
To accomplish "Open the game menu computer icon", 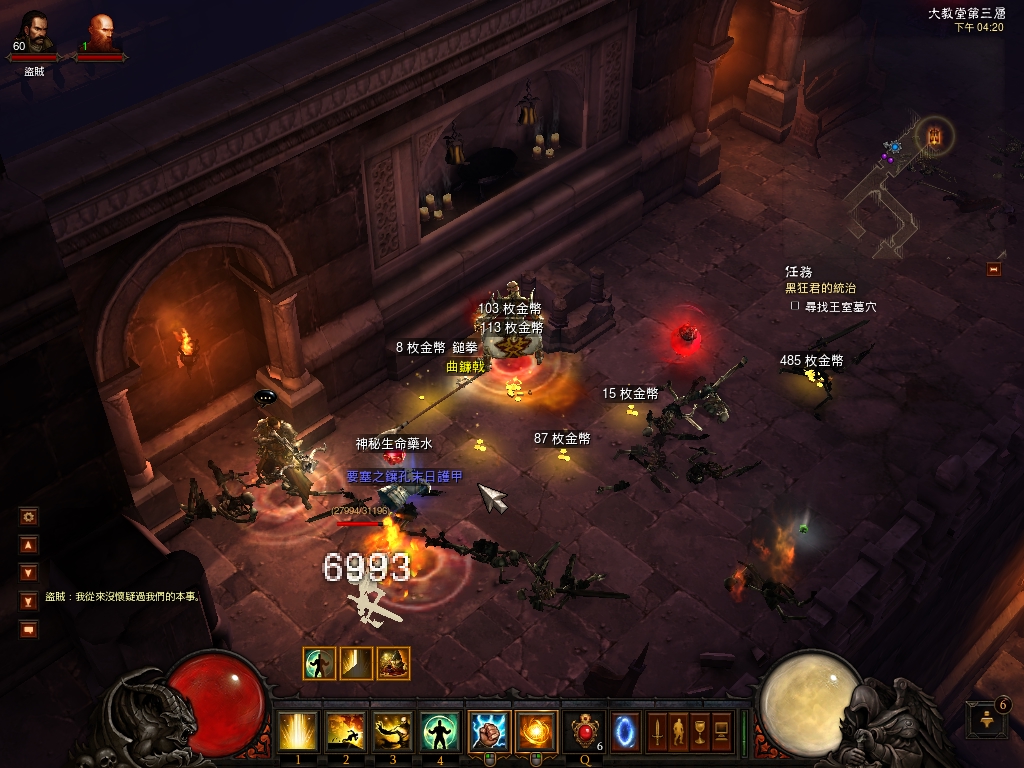I will click(720, 731).
